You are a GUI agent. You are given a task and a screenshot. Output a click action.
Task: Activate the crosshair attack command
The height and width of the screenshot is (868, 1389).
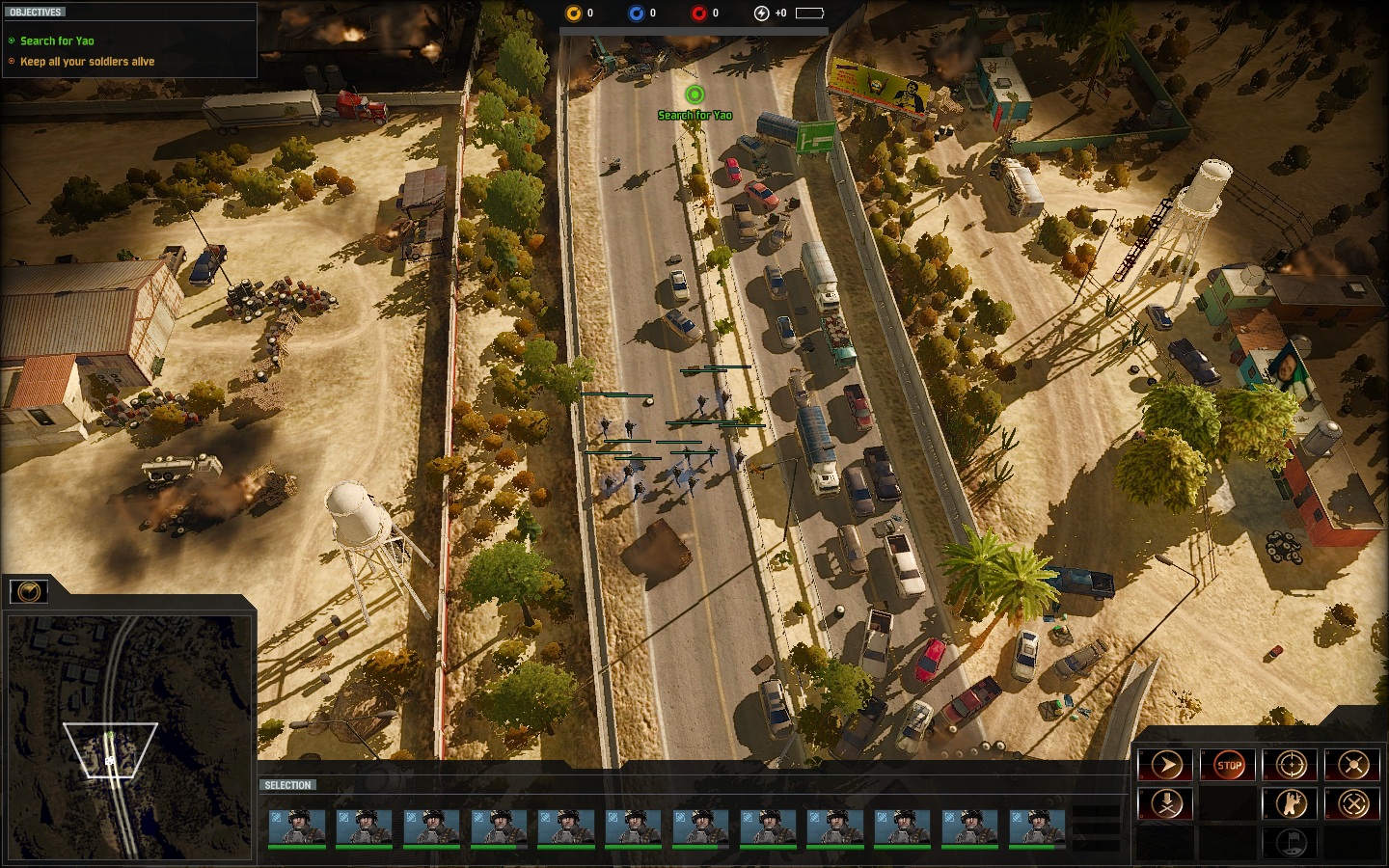click(1291, 766)
